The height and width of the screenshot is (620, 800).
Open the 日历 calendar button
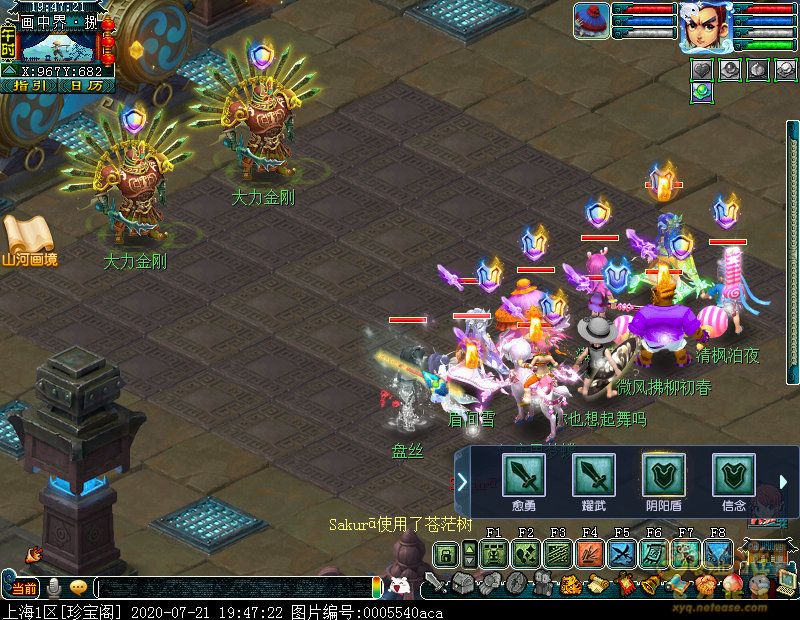pos(85,85)
